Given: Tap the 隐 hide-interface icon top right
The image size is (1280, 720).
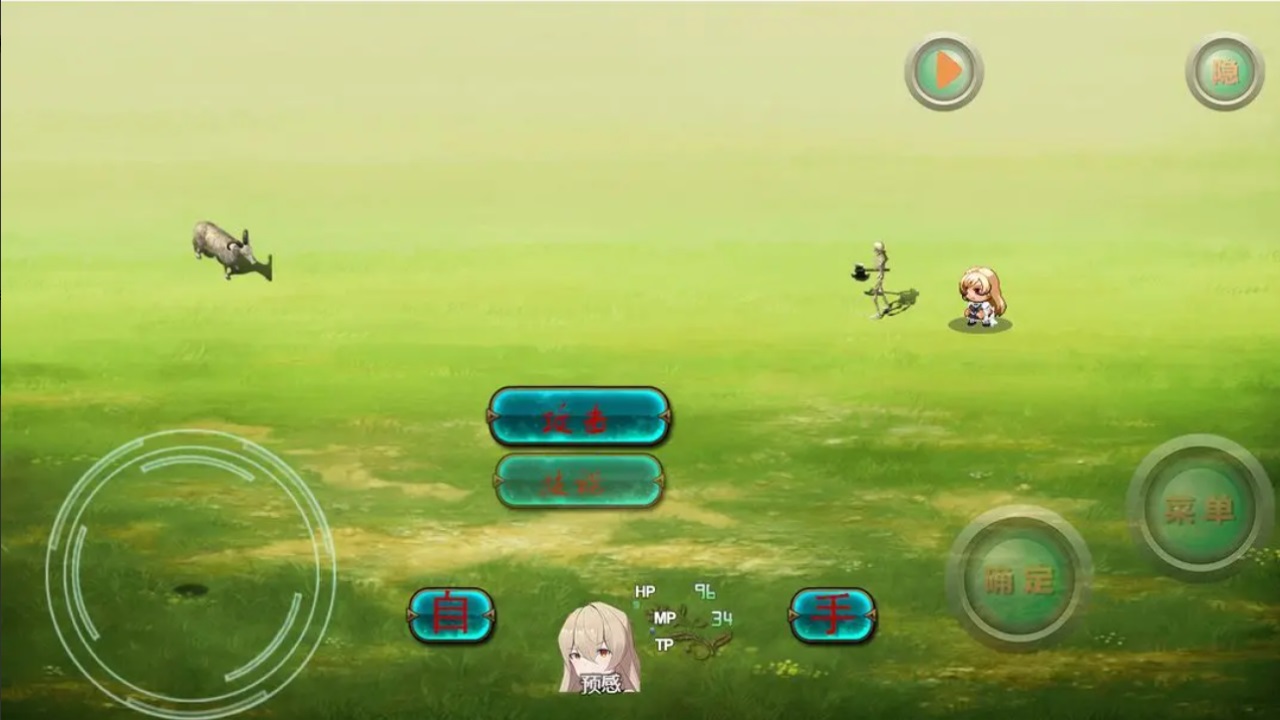Looking at the screenshot, I should click(x=1225, y=71).
